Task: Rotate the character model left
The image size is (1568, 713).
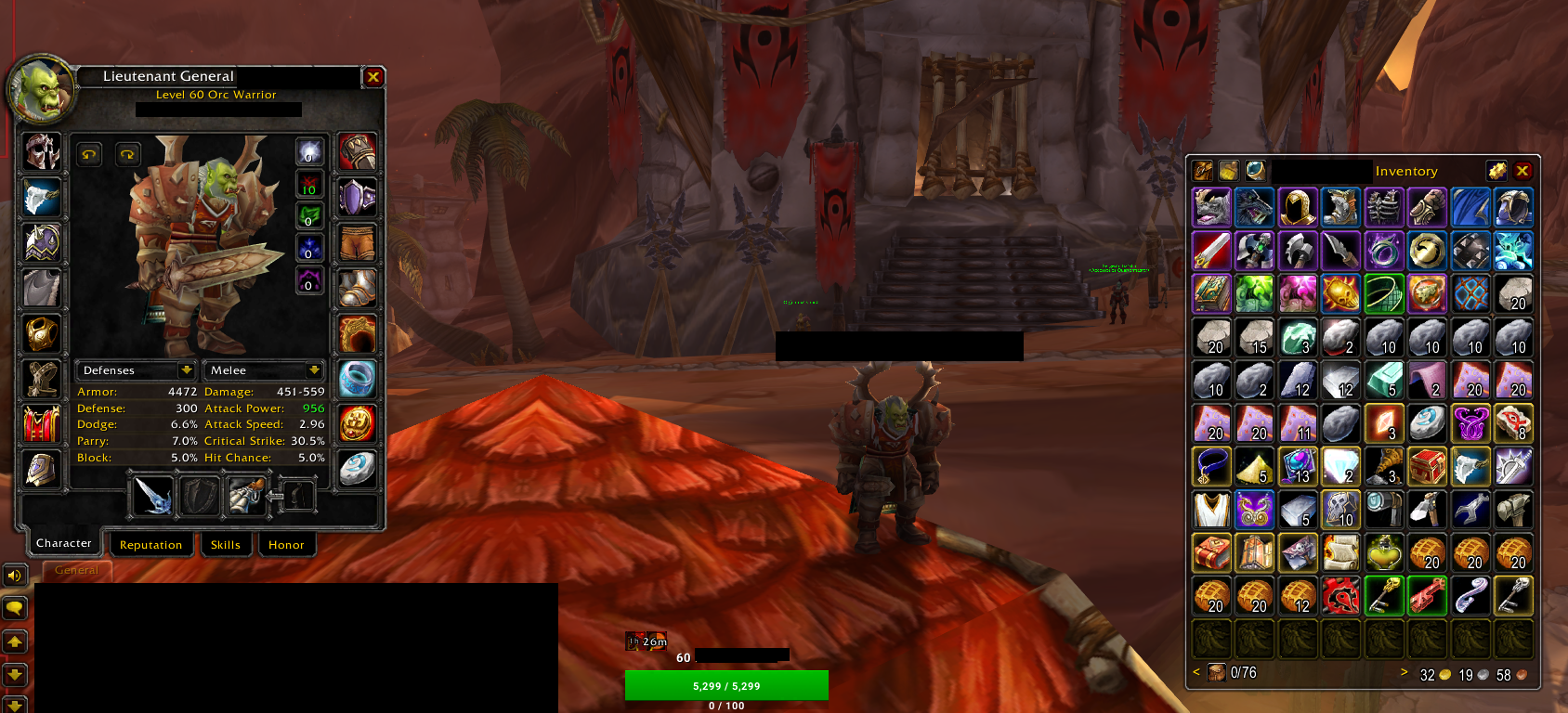Action: tap(88, 154)
